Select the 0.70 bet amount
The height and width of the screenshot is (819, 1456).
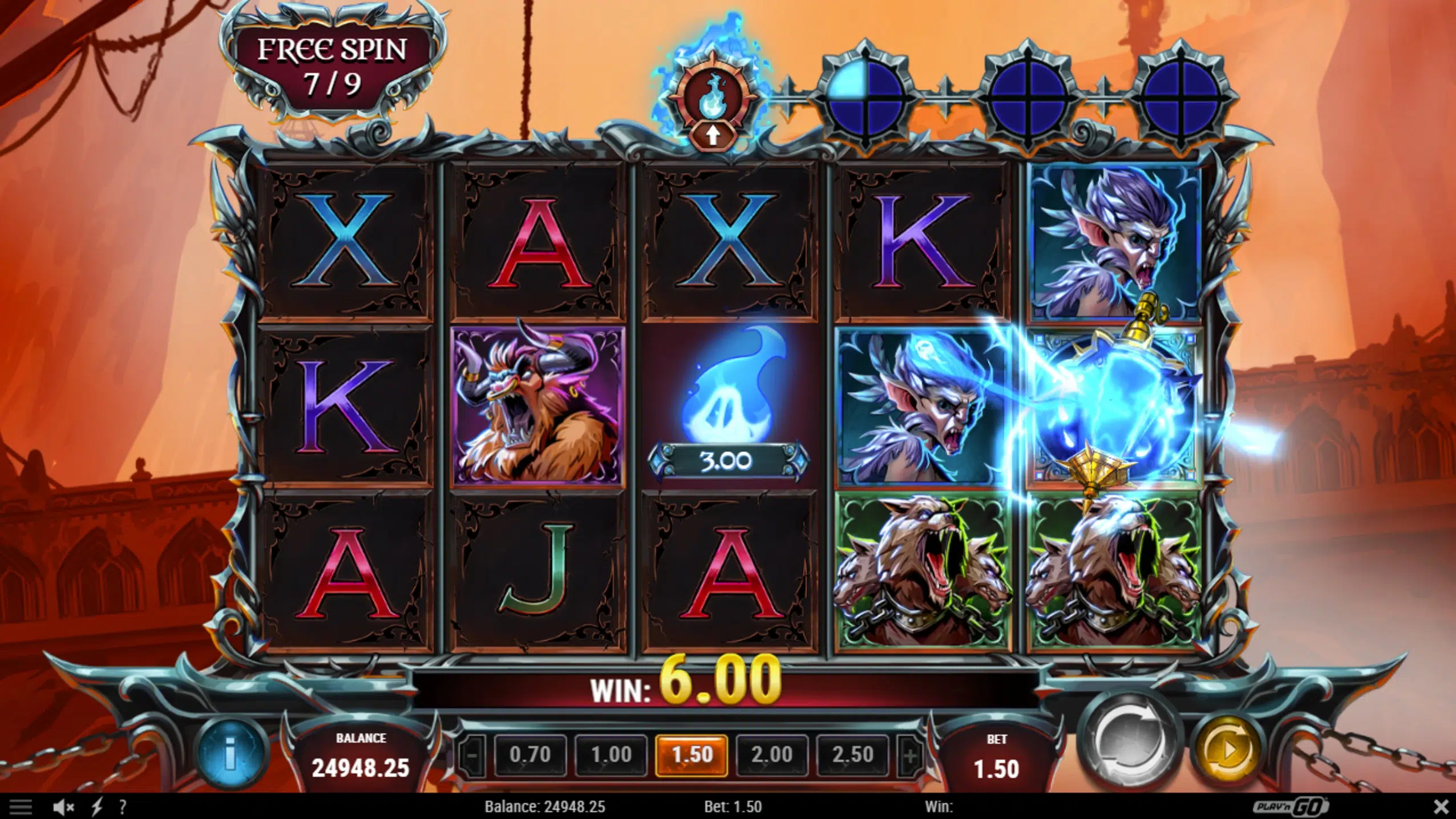point(530,755)
